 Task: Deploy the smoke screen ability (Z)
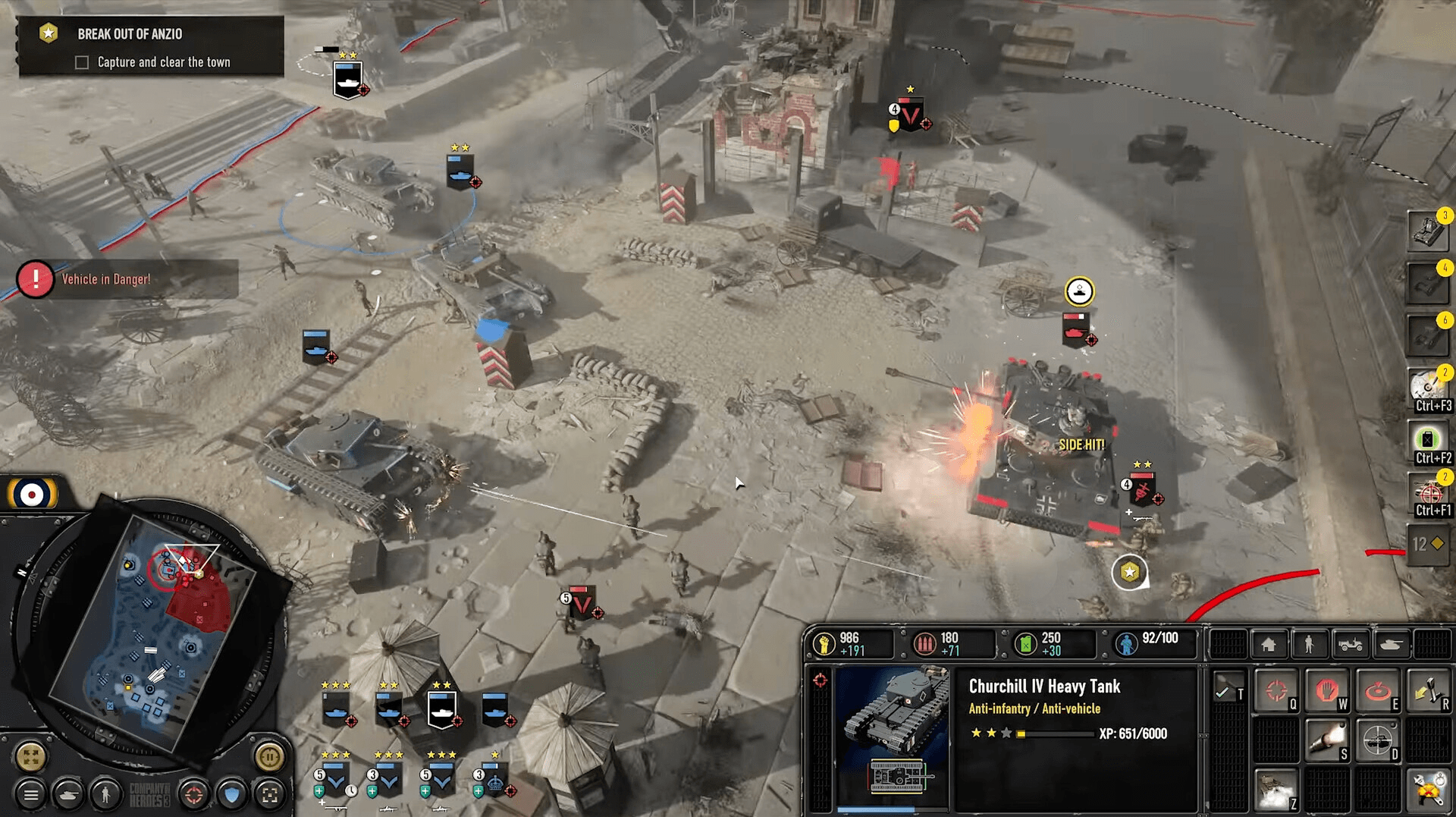(1277, 789)
